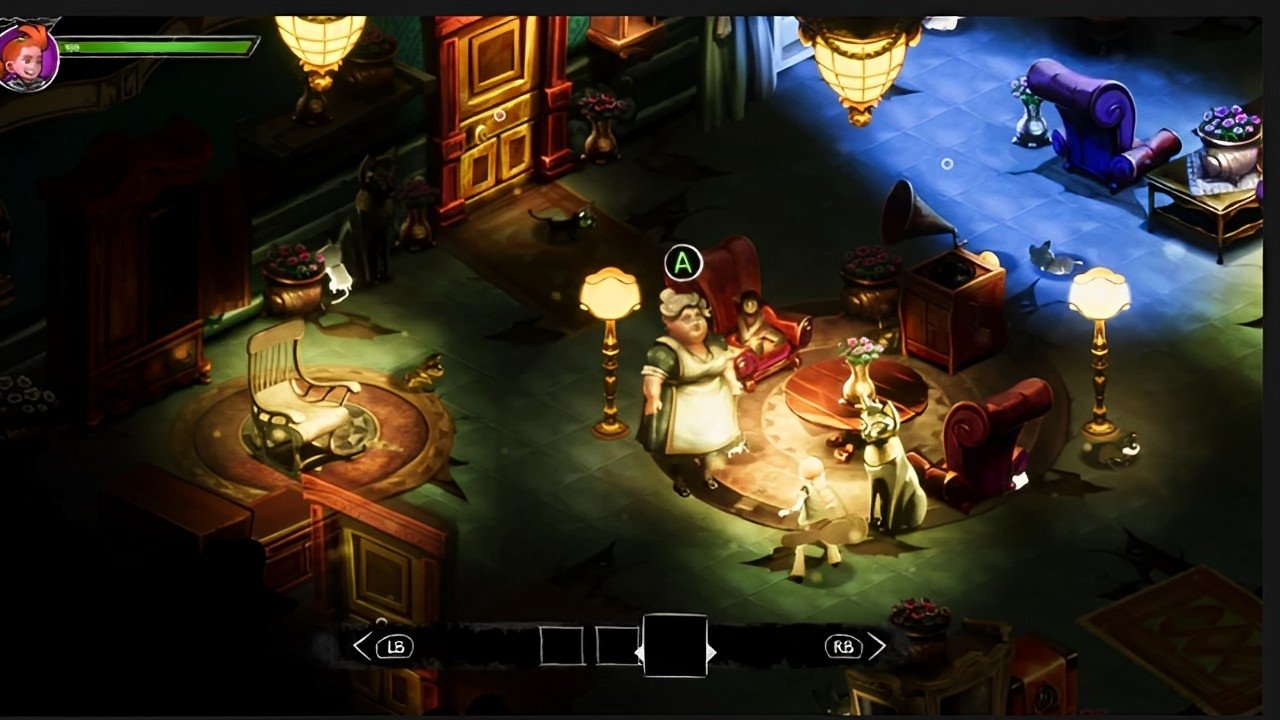The width and height of the screenshot is (1280, 720).
Task: Click the left chevron arrow of the inventory bar
Action: point(362,646)
